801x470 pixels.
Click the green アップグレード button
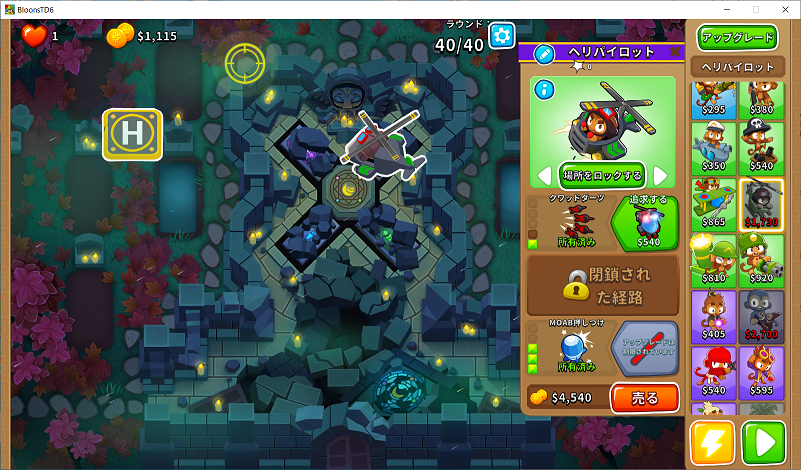738,38
